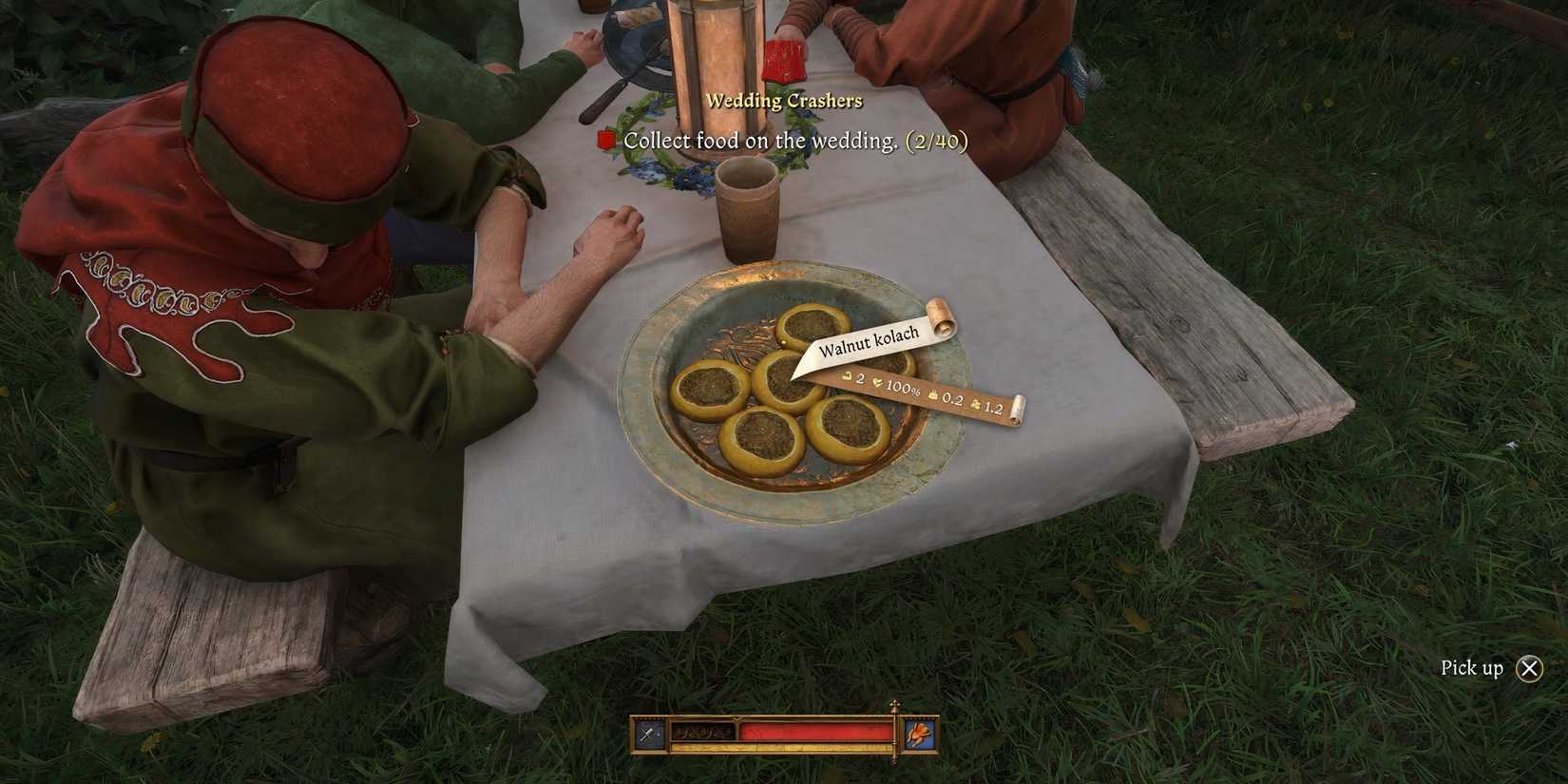Click the Pick up action label
The height and width of the screenshot is (784, 1568).
click(1475, 668)
